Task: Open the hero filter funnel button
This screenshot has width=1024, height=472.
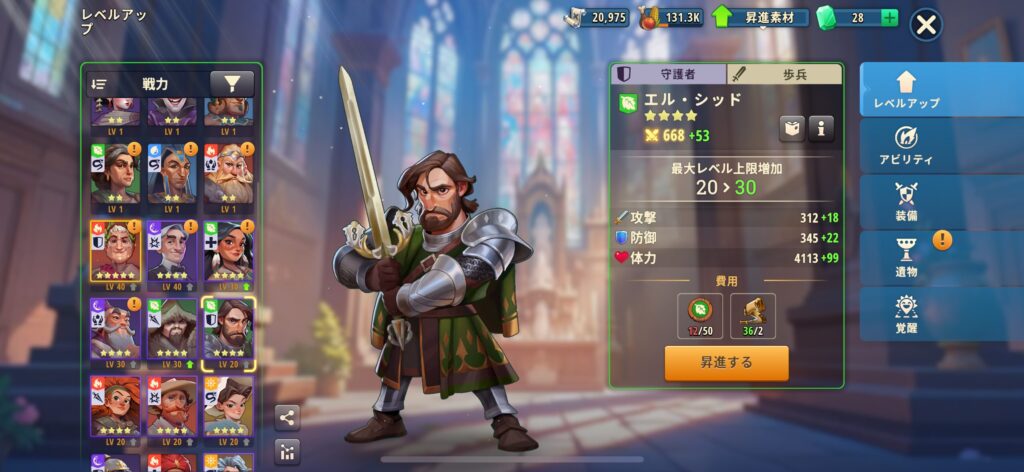Action: tap(231, 84)
